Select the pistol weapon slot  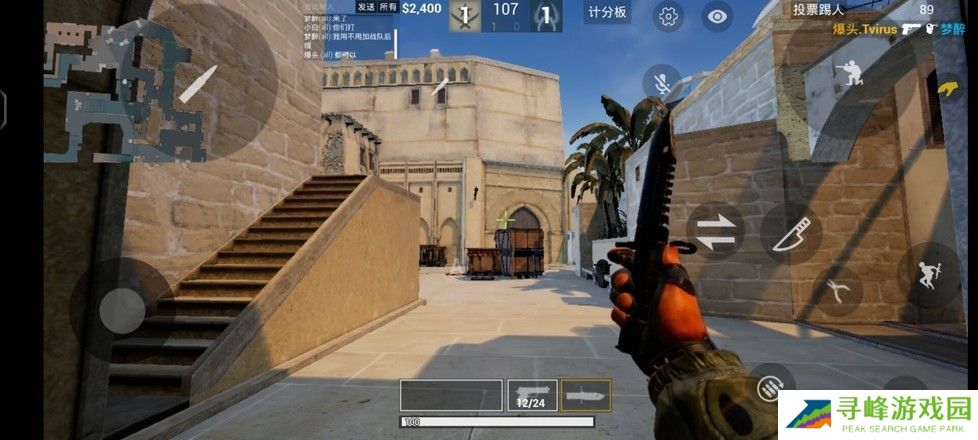pyautogui.click(x=531, y=394)
